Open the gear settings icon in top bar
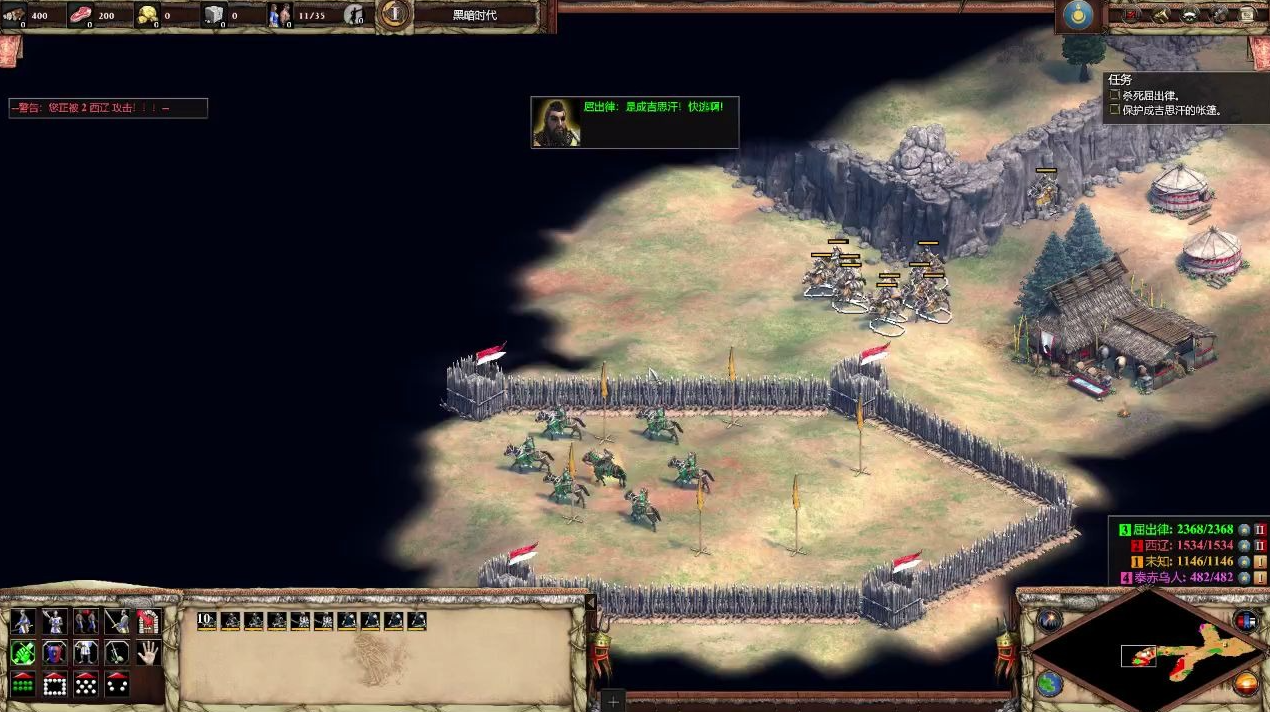Viewport: 1270px width, 712px height. [x=1219, y=15]
